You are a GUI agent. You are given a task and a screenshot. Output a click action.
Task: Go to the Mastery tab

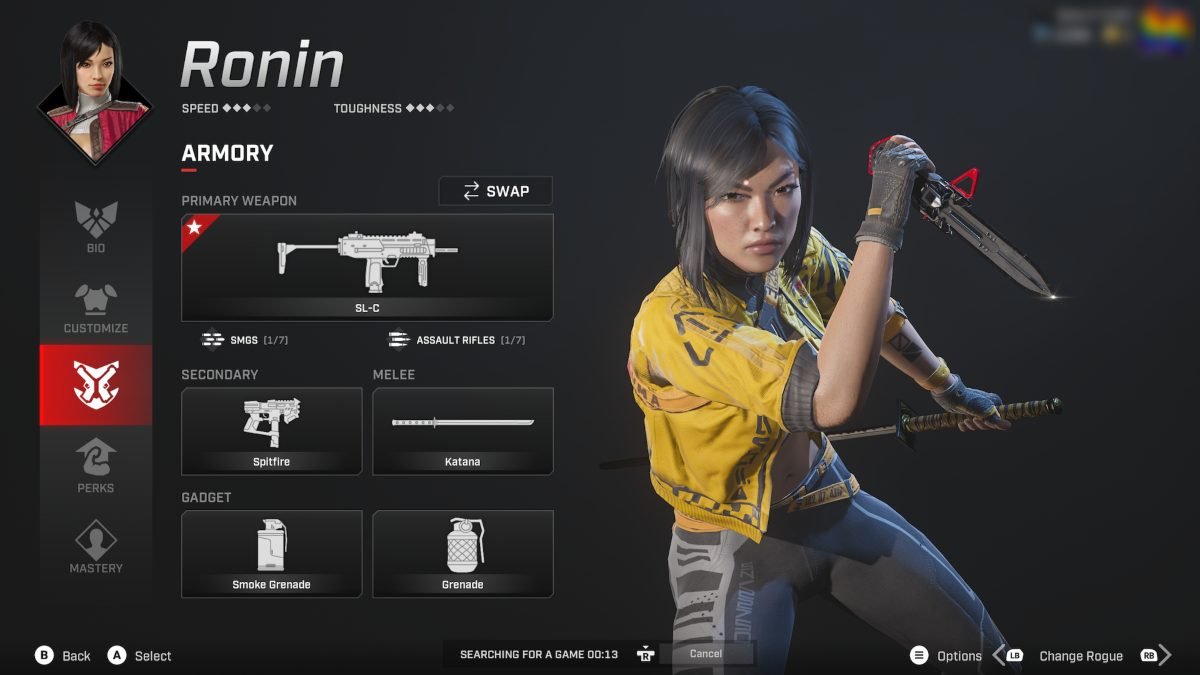click(x=96, y=546)
